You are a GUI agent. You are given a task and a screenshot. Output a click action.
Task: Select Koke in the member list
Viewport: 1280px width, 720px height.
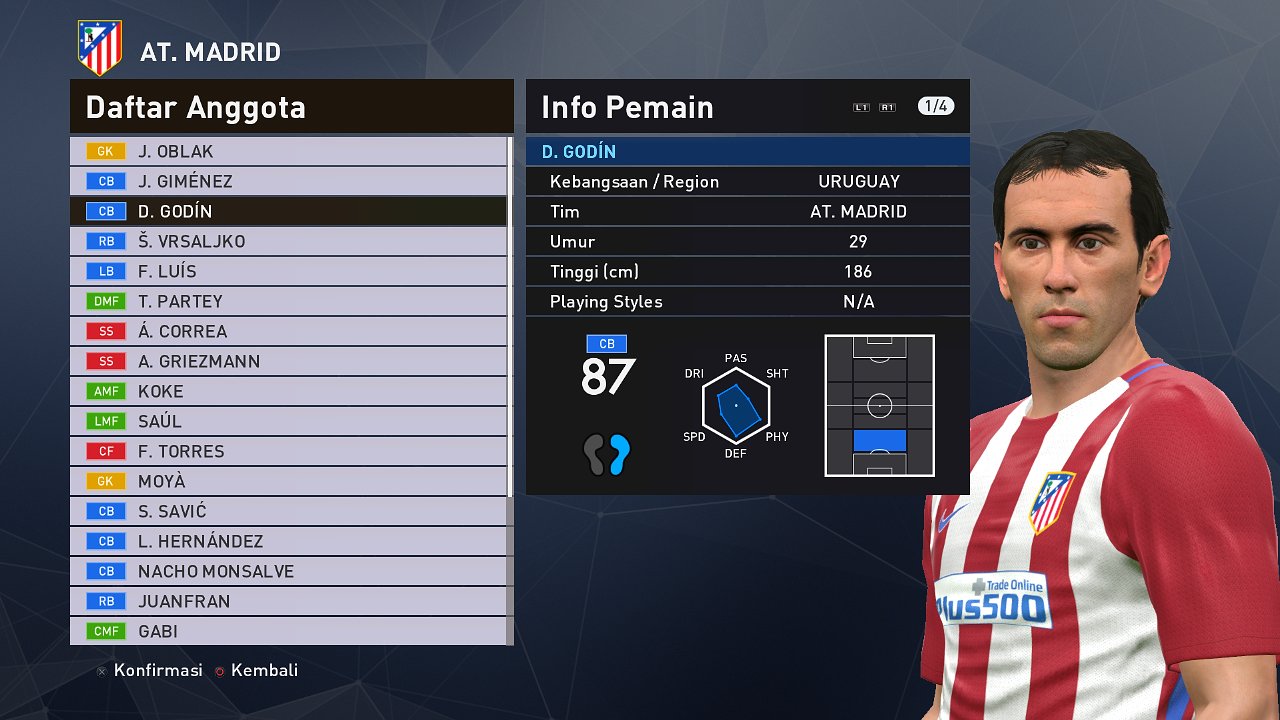288,391
